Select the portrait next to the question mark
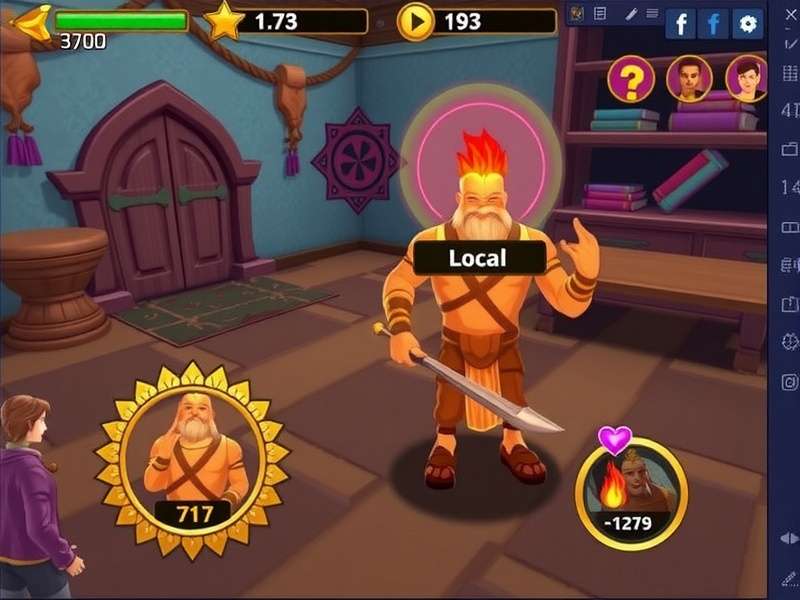The height and width of the screenshot is (600, 800). click(x=689, y=79)
